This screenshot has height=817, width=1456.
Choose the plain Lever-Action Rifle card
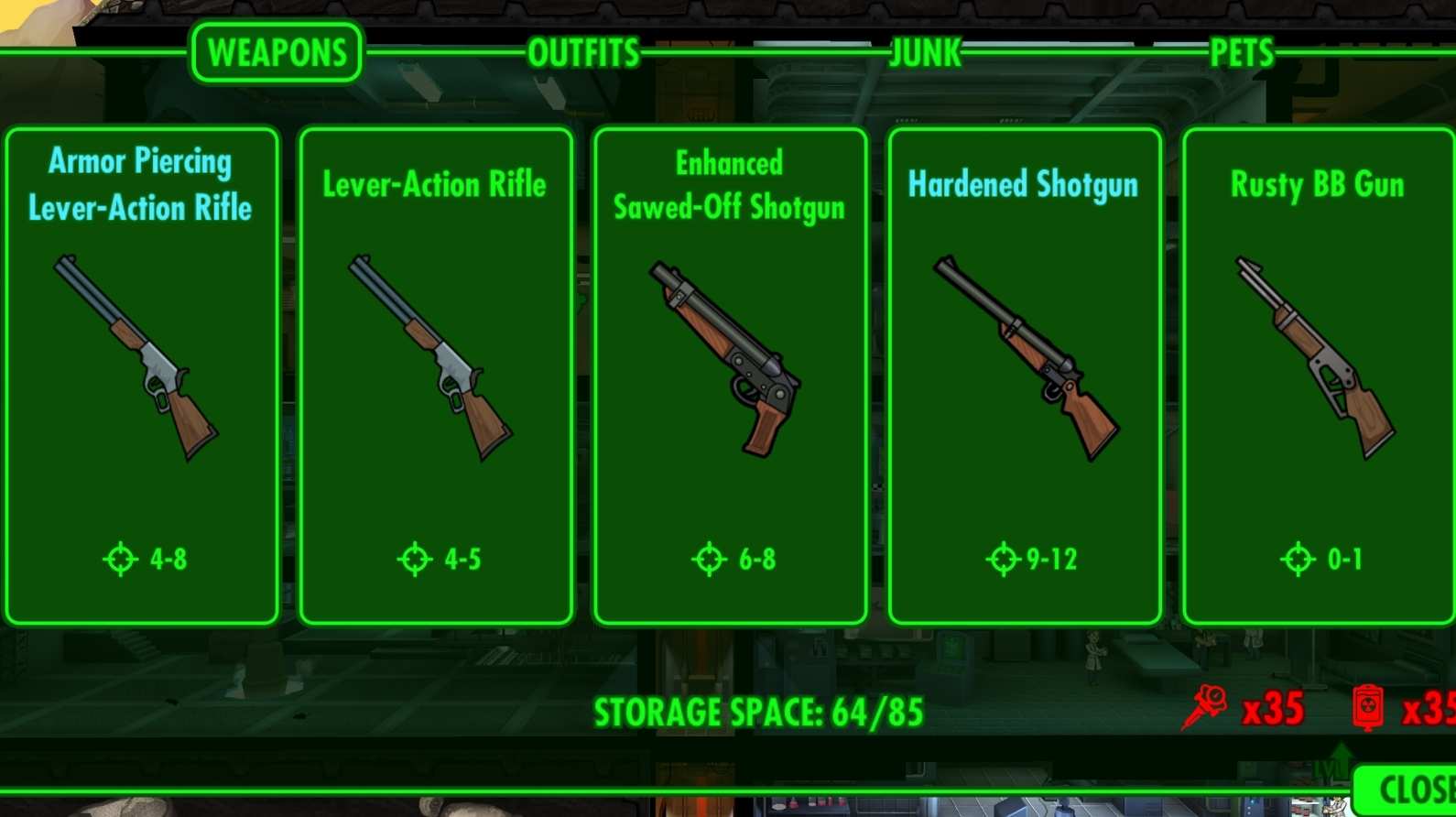[x=436, y=376]
